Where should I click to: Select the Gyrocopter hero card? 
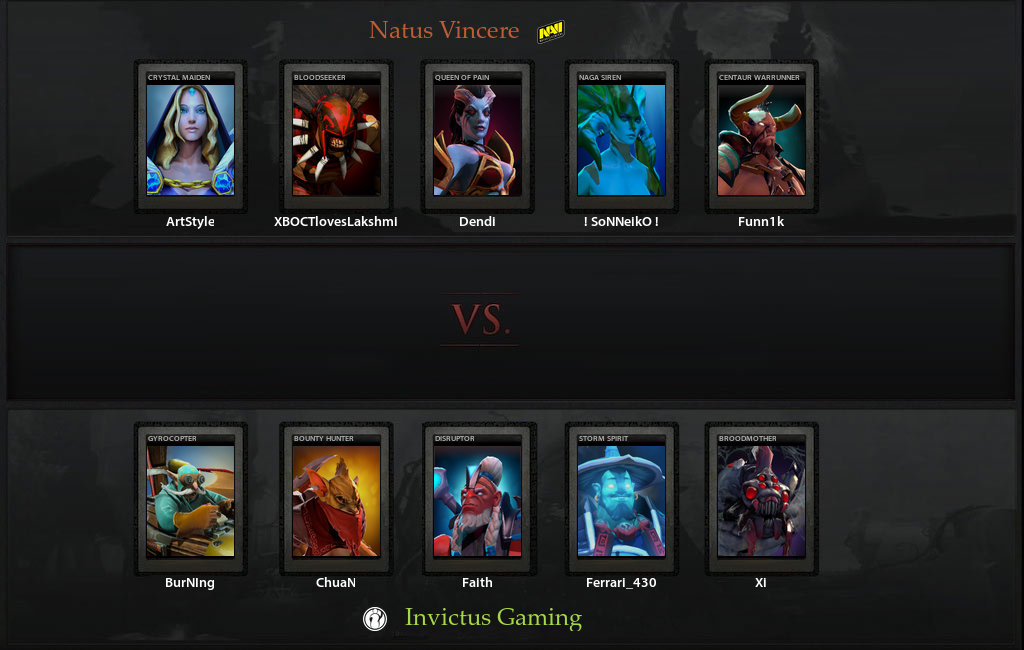pos(190,499)
